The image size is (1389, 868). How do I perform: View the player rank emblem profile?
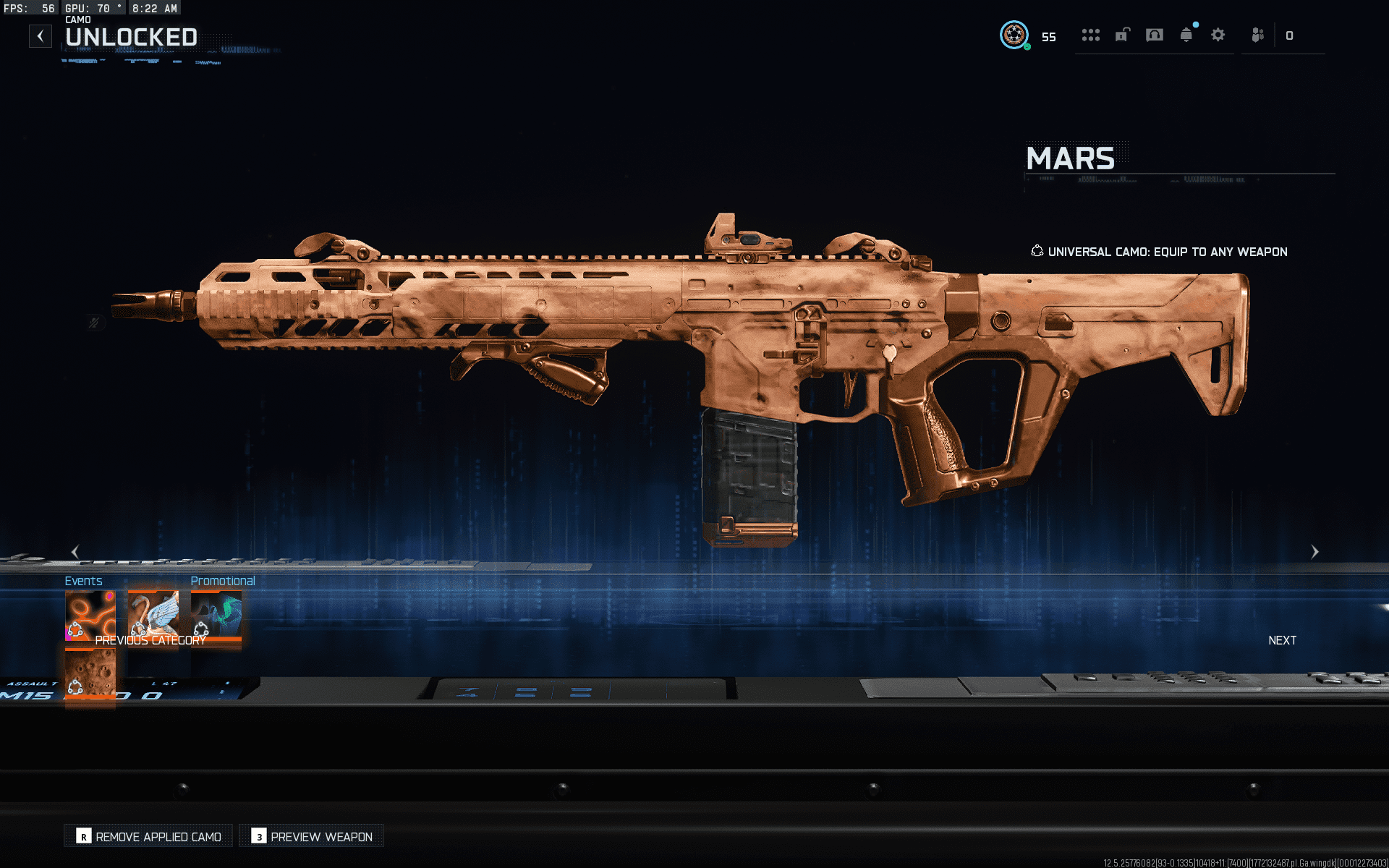(x=1014, y=35)
